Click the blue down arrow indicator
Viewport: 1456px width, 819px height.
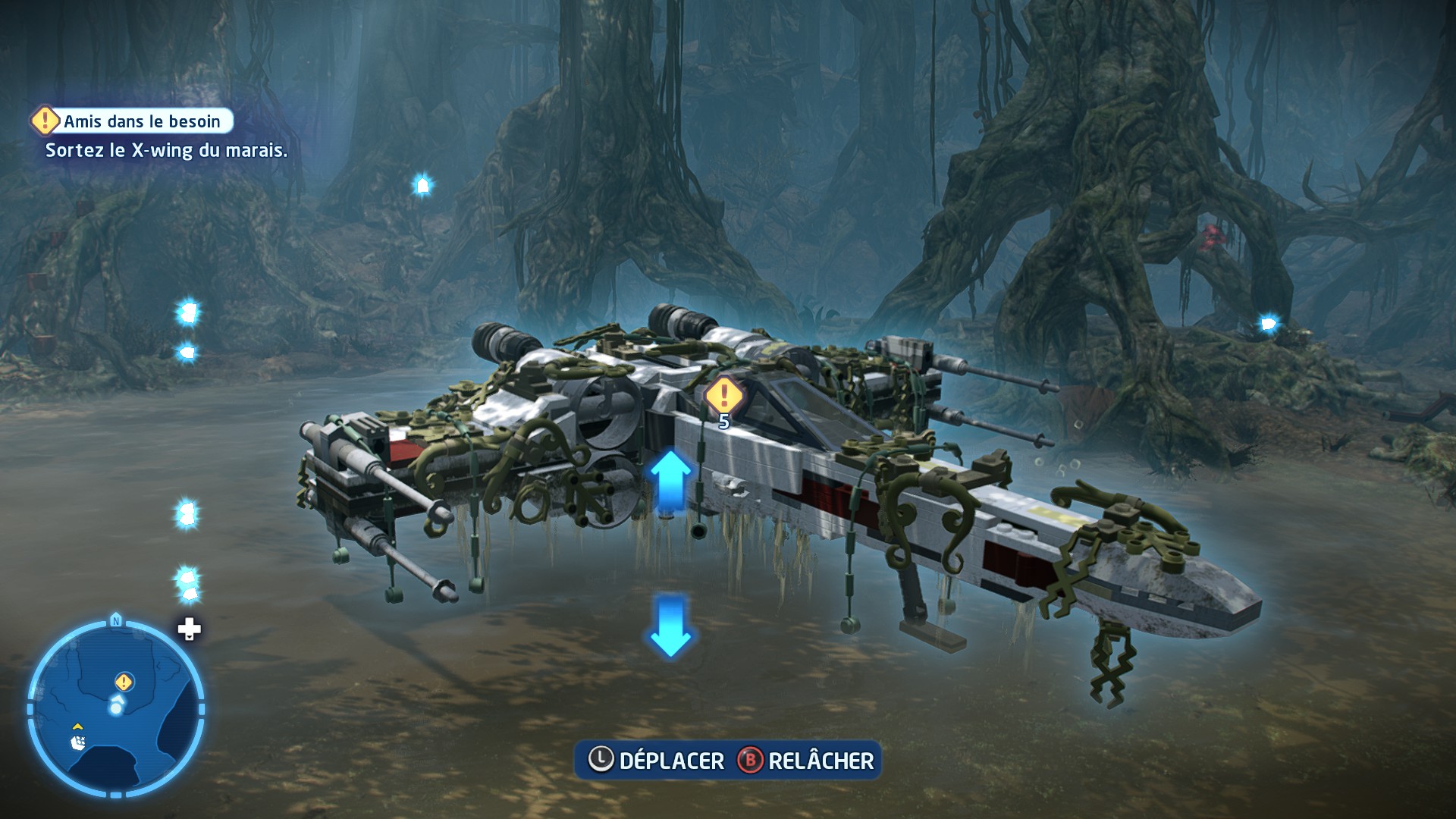click(670, 626)
